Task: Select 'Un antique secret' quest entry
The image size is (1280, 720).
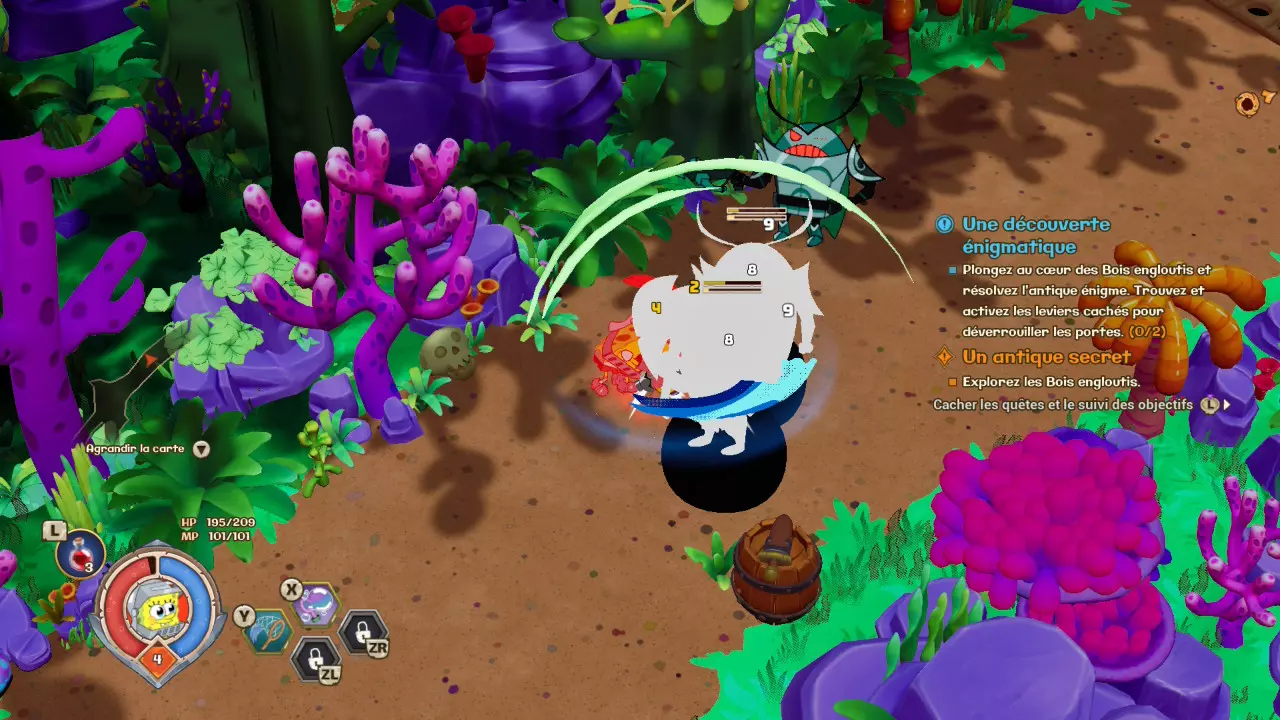Action: 1046,357
